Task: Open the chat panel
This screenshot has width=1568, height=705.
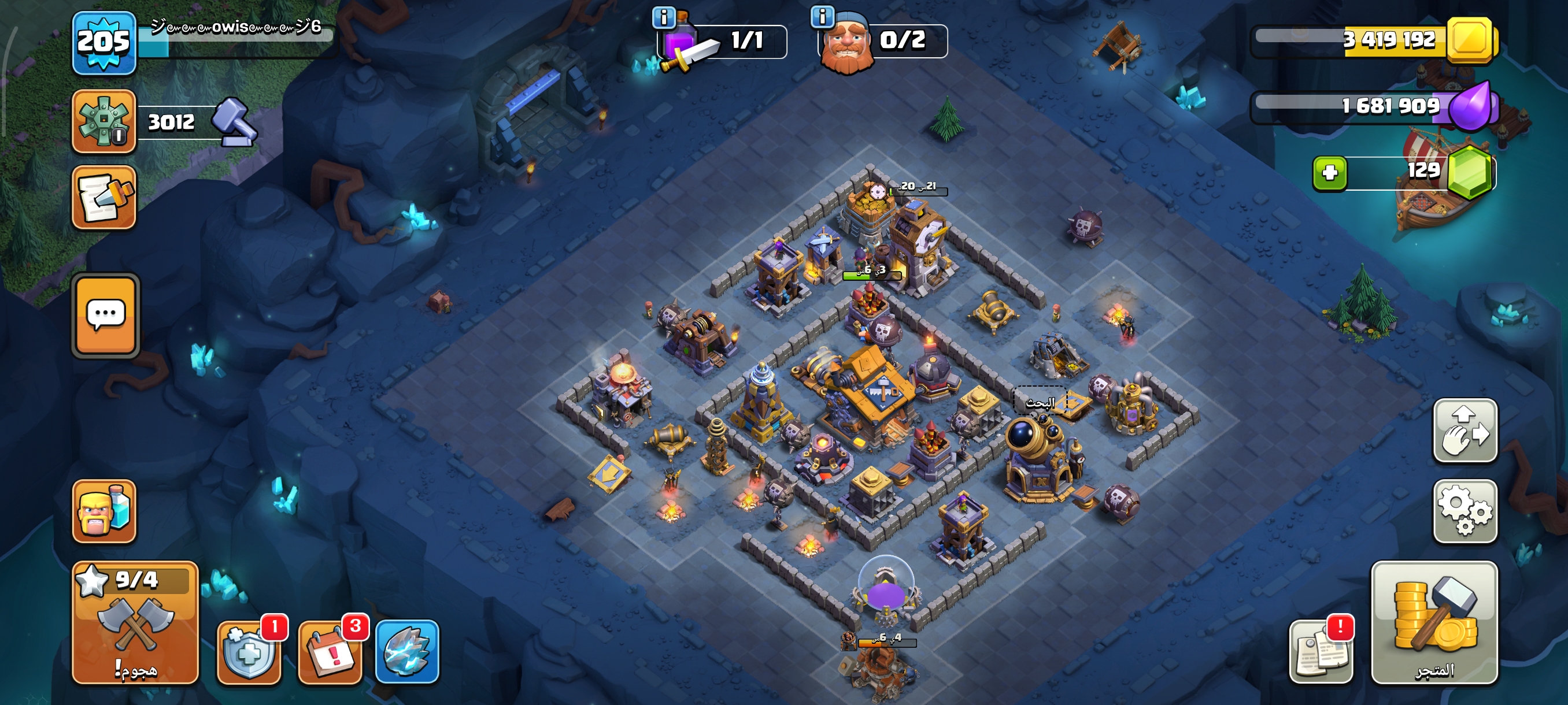Action: click(x=106, y=315)
